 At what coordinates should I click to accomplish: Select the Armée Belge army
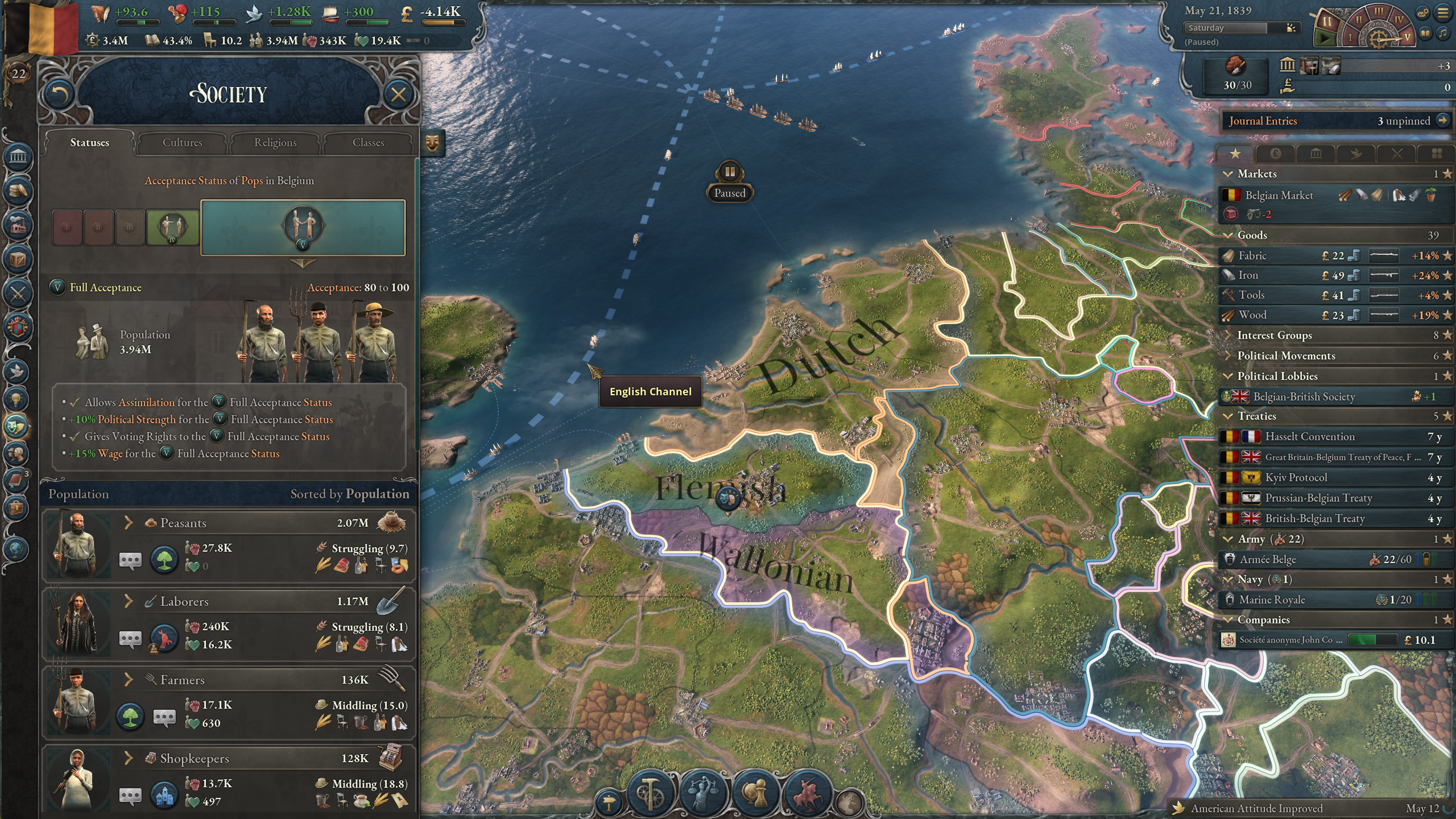pyautogui.click(x=1268, y=560)
